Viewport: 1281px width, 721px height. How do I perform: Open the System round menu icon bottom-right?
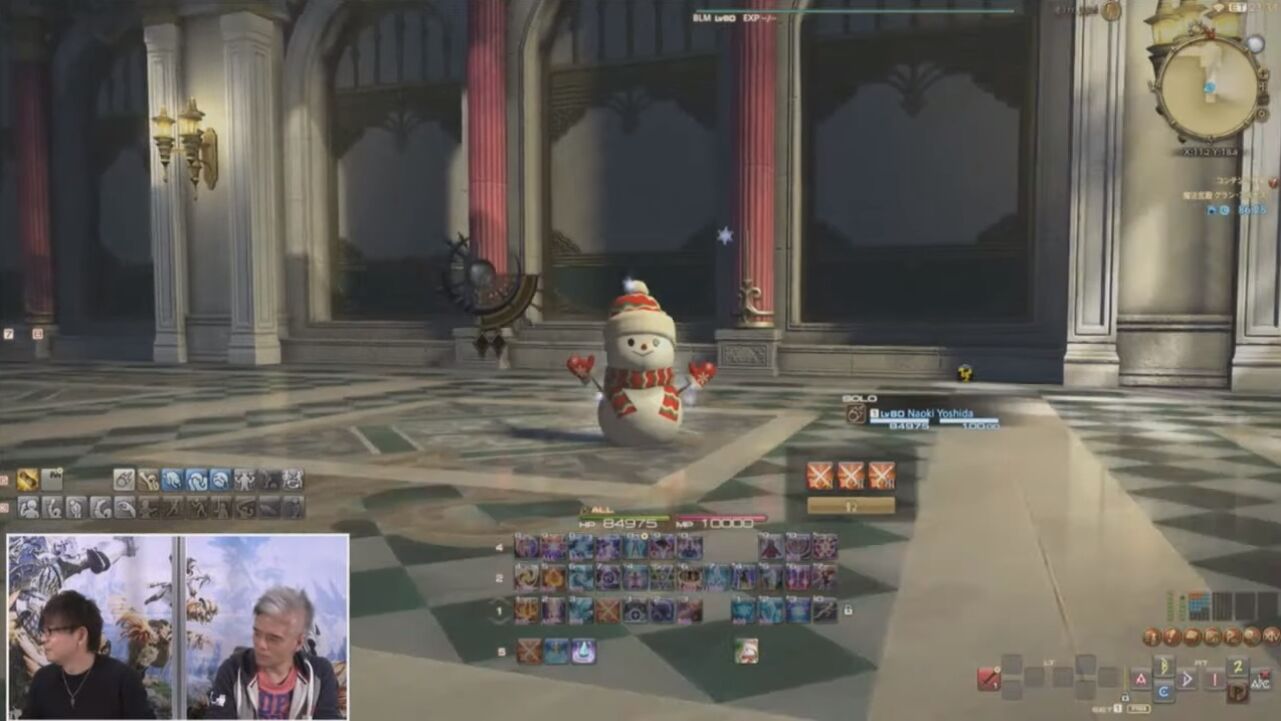(x=1253, y=636)
